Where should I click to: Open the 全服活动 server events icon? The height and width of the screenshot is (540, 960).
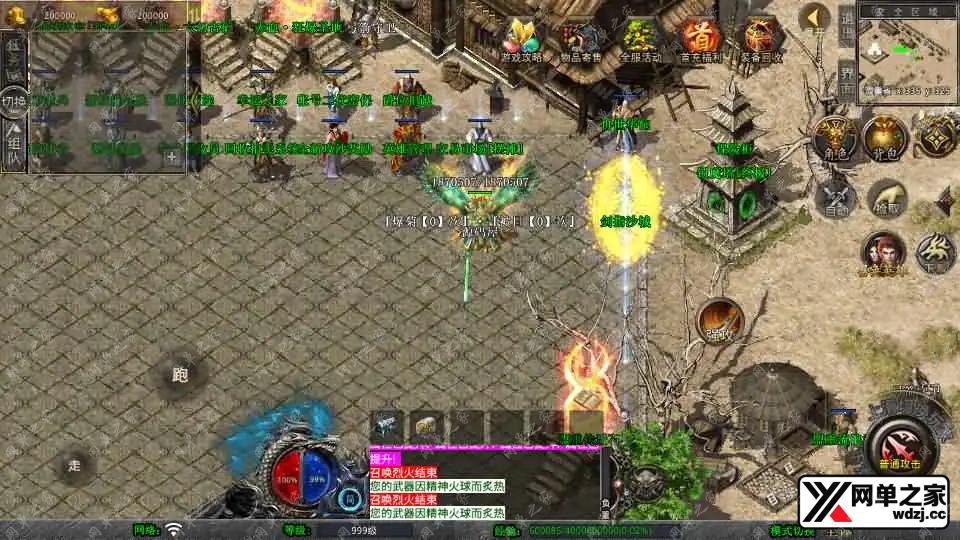point(641,39)
